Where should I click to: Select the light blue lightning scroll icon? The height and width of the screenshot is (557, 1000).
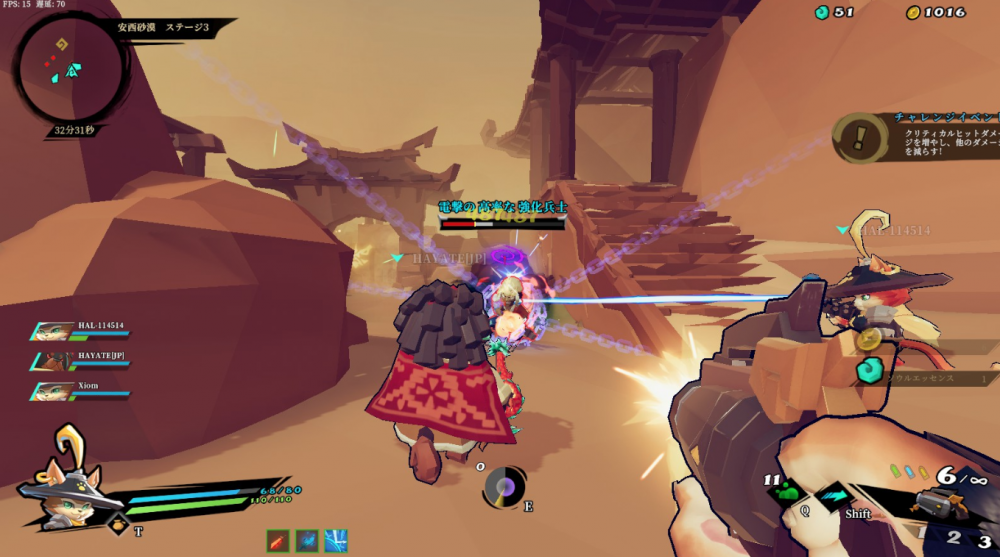pyautogui.click(x=336, y=541)
